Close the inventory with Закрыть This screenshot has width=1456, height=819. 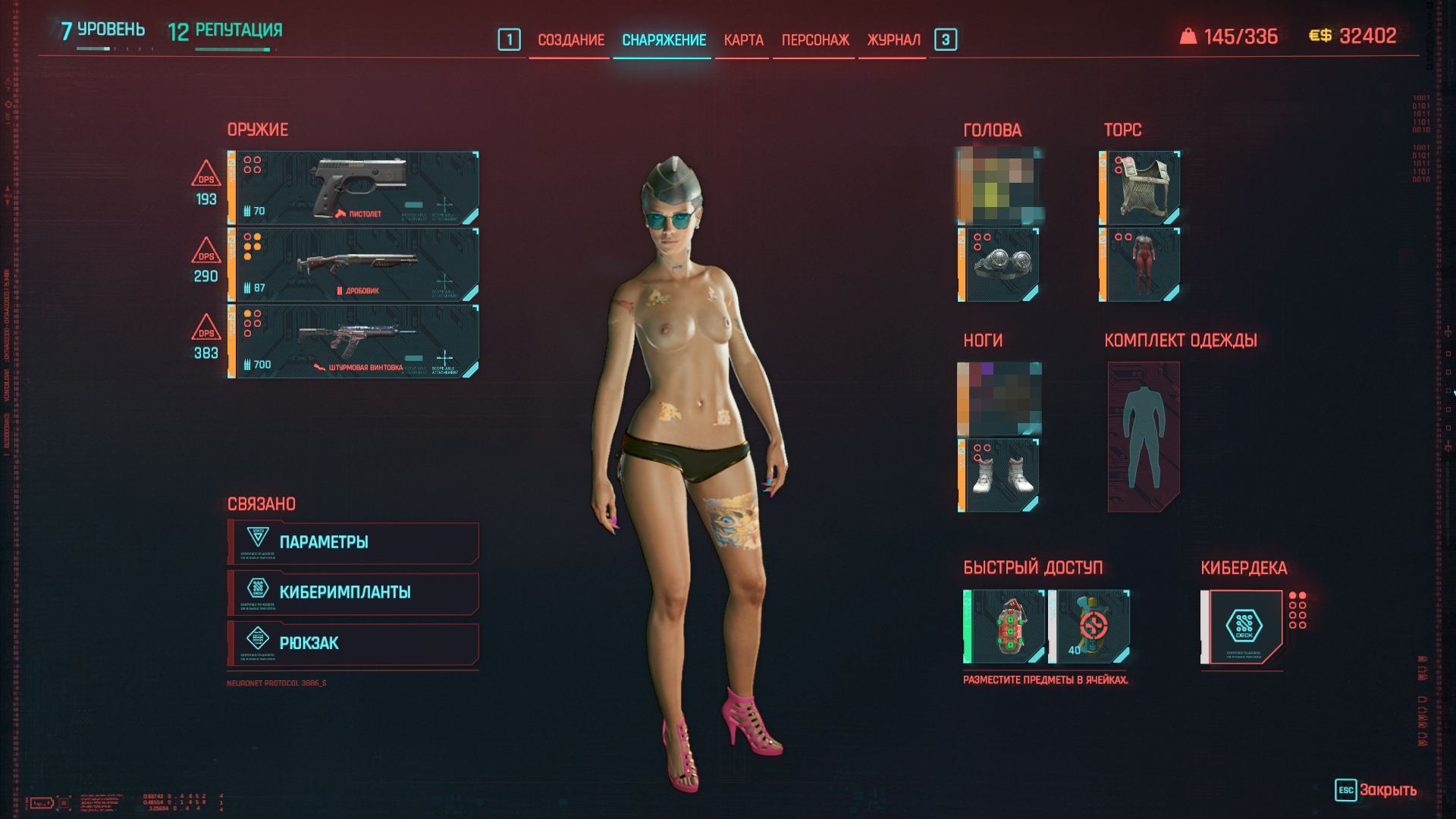[1377, 789]
